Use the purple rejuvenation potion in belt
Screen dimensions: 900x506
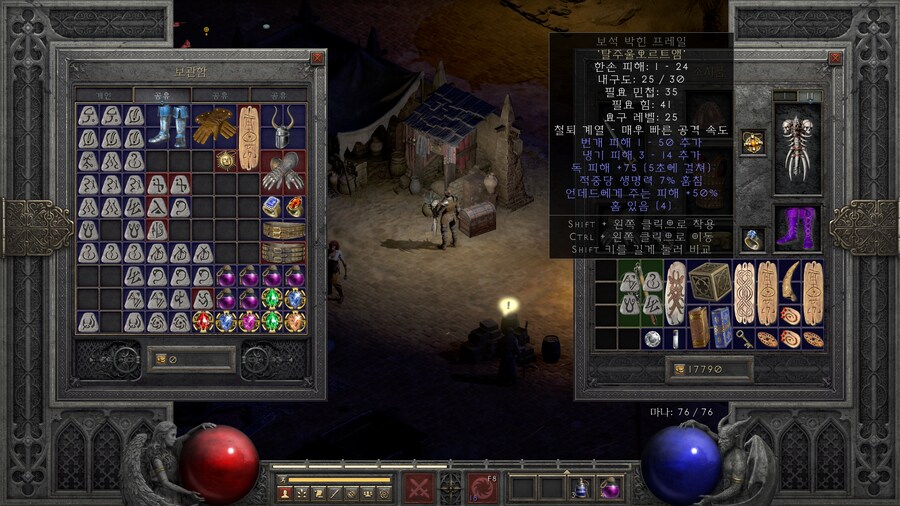pyautogui.click(x=609, y=488)
